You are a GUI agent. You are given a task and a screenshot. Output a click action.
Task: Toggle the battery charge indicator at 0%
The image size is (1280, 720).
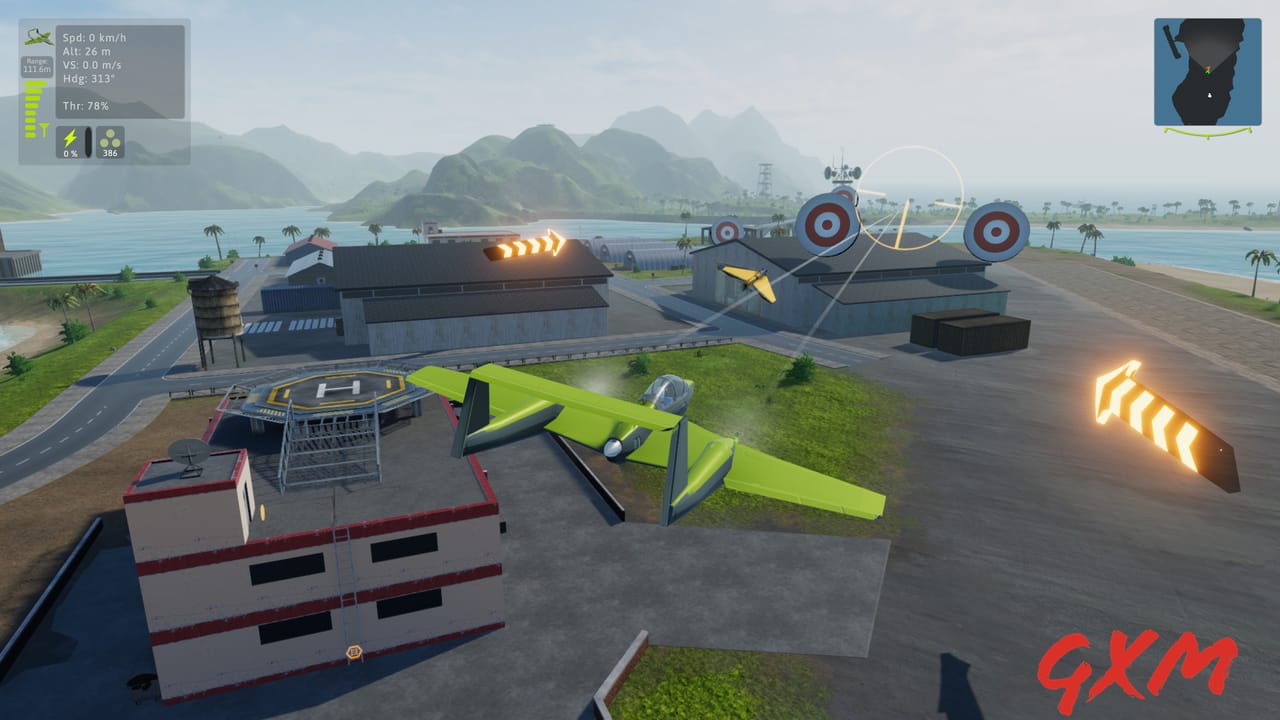click(70, 152)
